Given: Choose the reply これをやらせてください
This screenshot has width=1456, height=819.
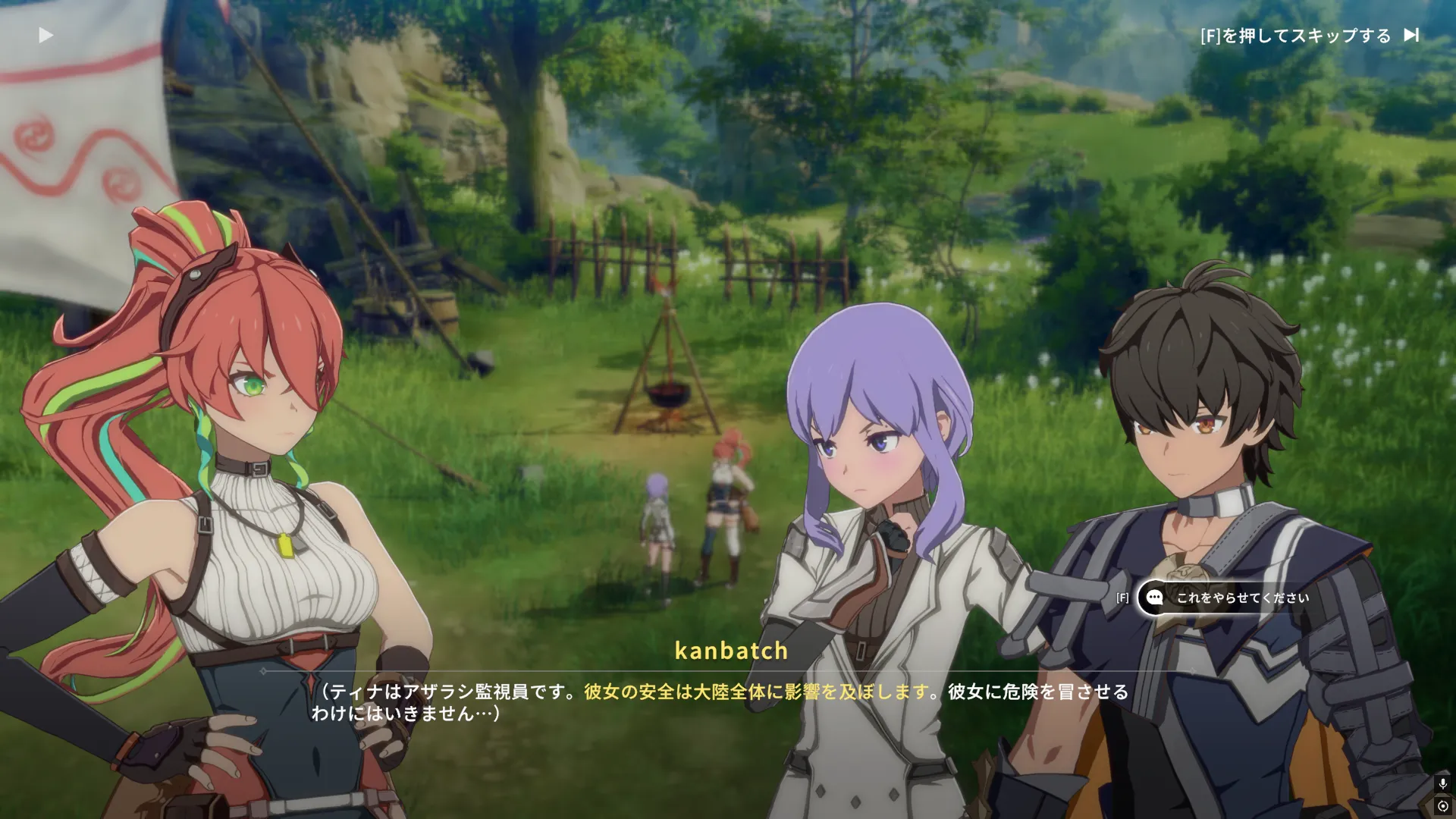Looking at the screenshot, I should [x=1241, y=598].
